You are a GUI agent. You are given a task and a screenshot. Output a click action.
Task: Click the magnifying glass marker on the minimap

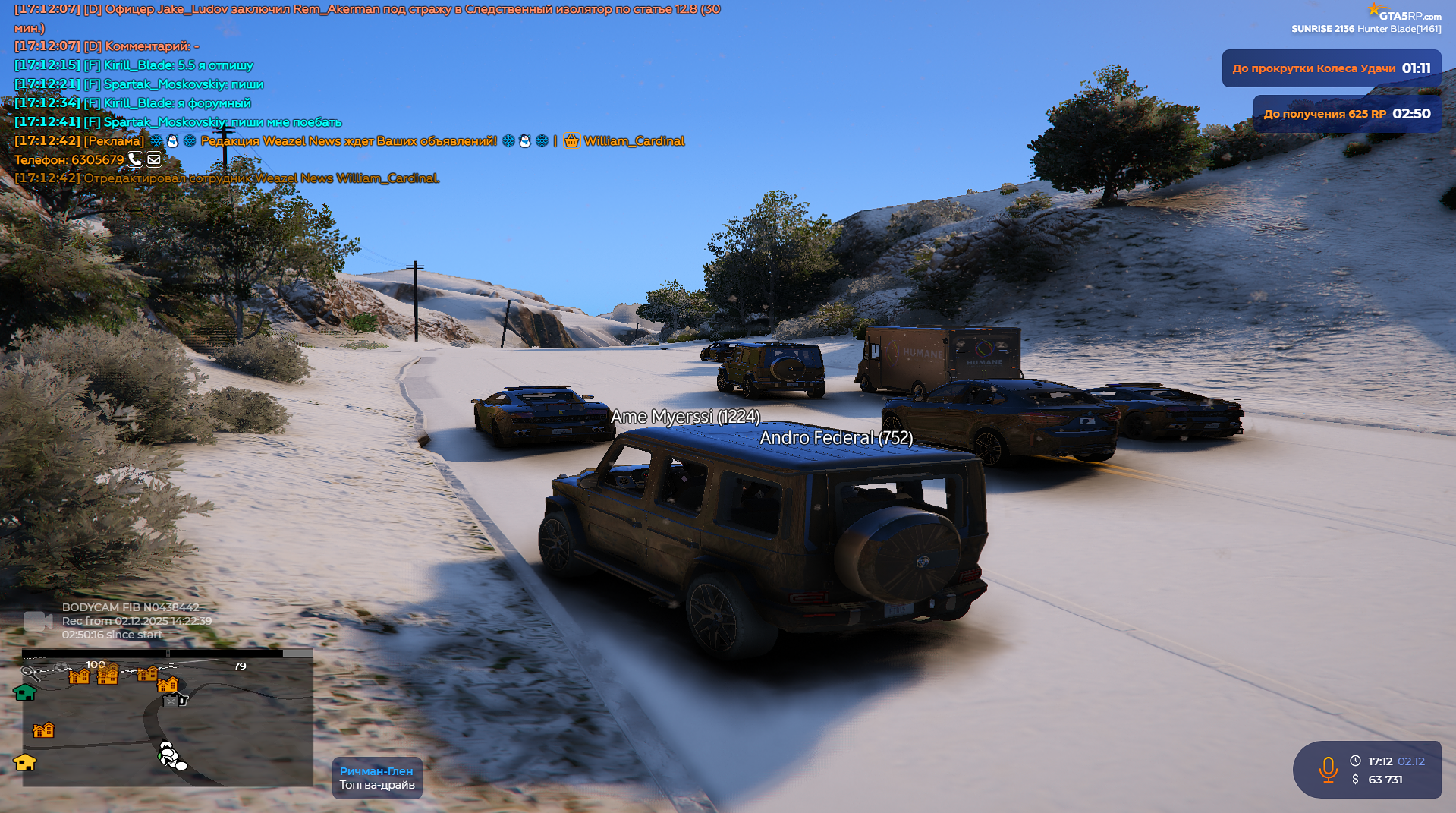[x=30, y=673]
